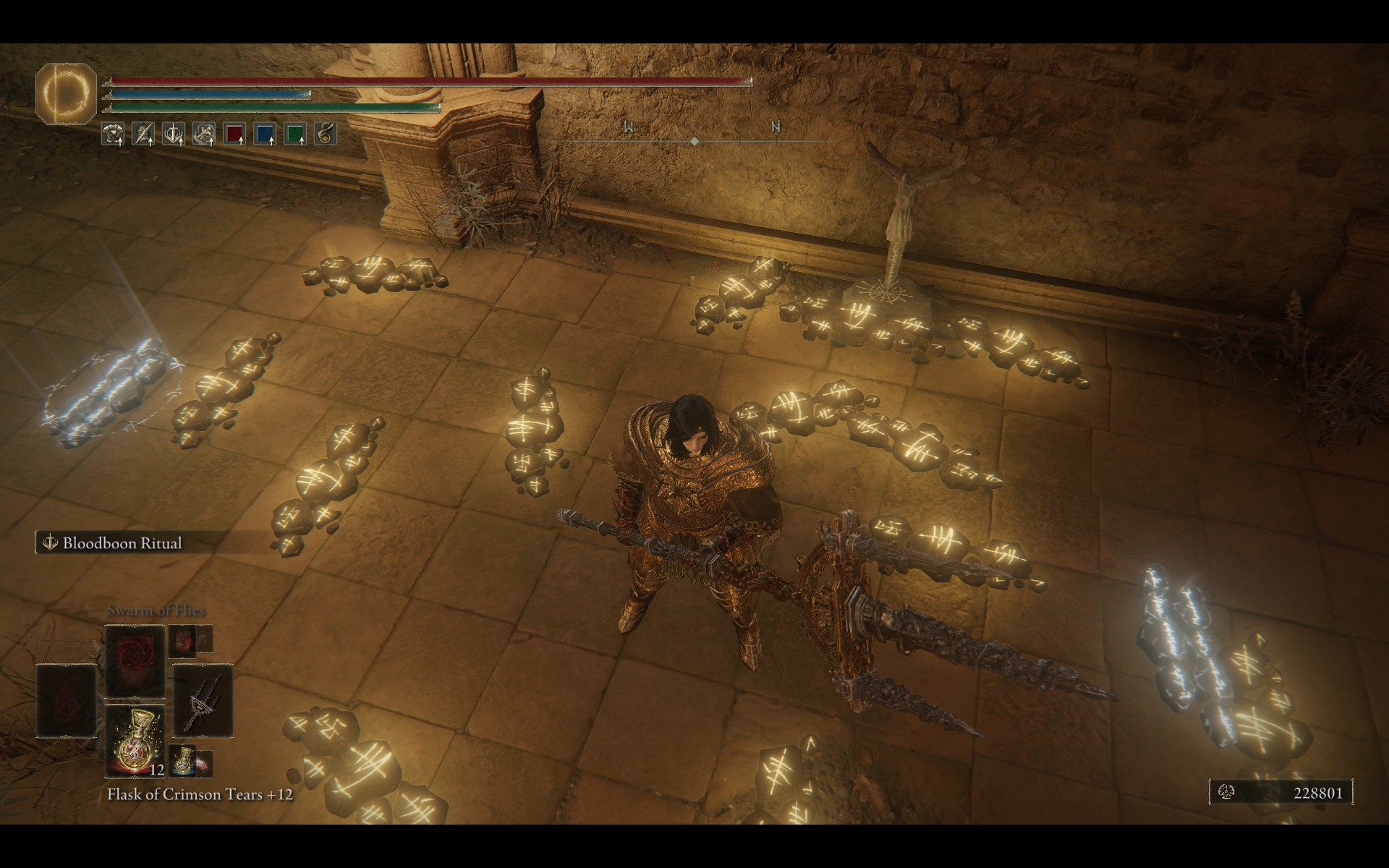
Task: Inspect the green square buff icon
Action: click(295, 134)
